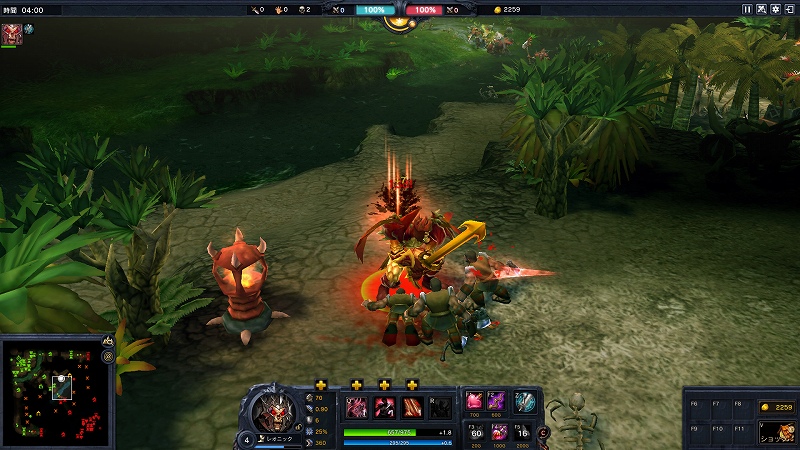This screenshot has height=450, width=800.
Task: Use the purple wand item costing 600
Action: [496, 401]
